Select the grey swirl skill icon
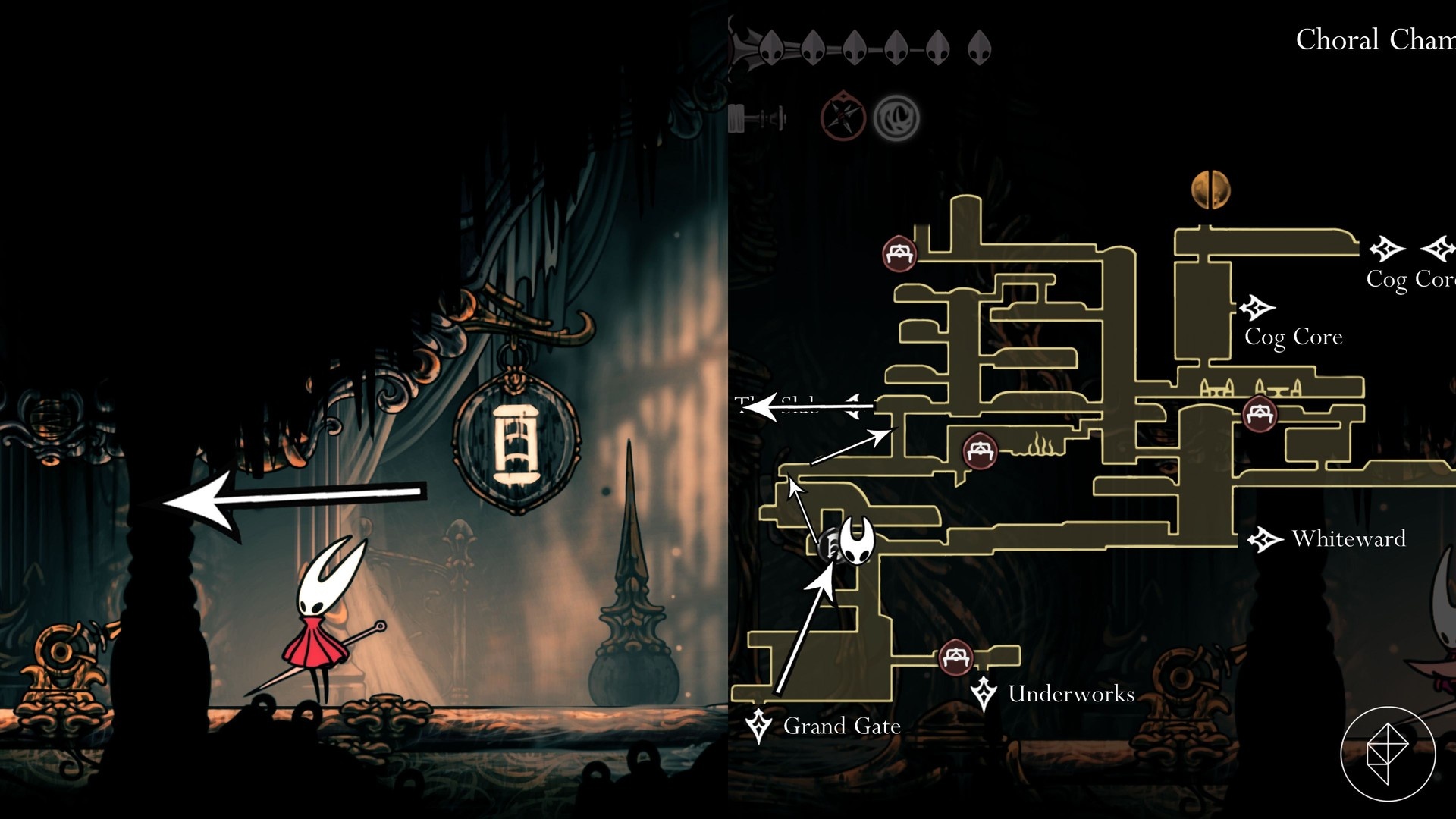The image size is (1456, 819). pos(896,118)
